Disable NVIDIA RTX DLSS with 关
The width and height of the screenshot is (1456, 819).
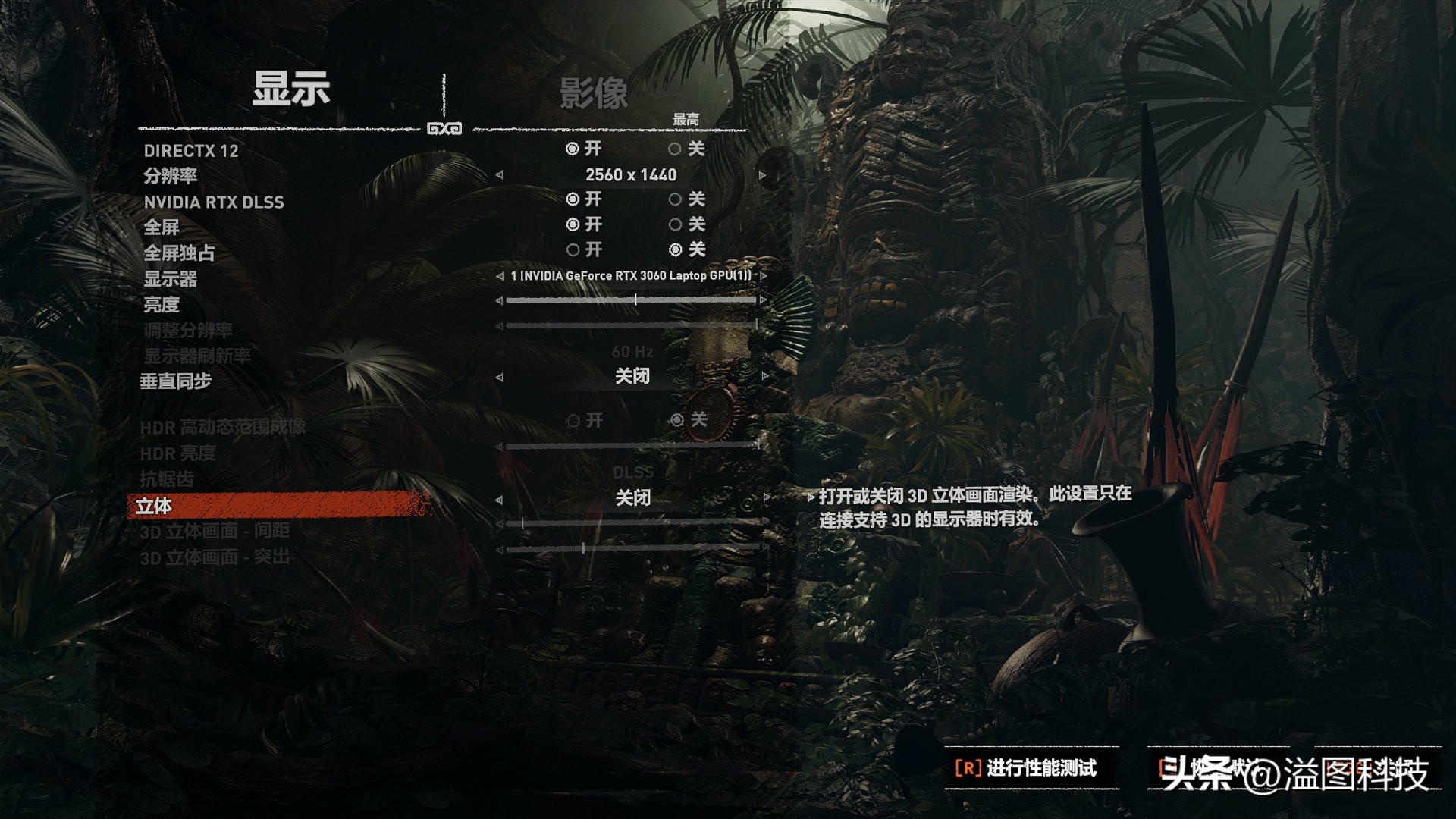[675, 199]
